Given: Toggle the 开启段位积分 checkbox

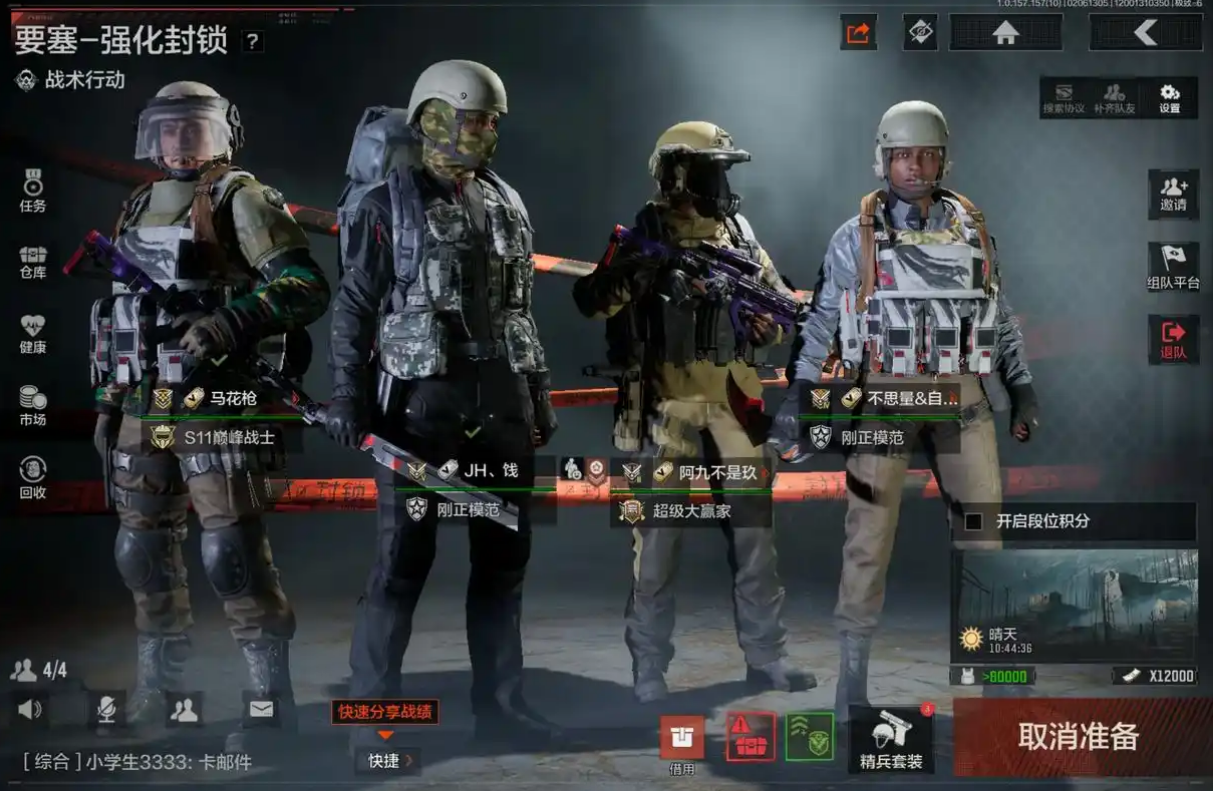Looking at the screenshot, I should [973, 521].
